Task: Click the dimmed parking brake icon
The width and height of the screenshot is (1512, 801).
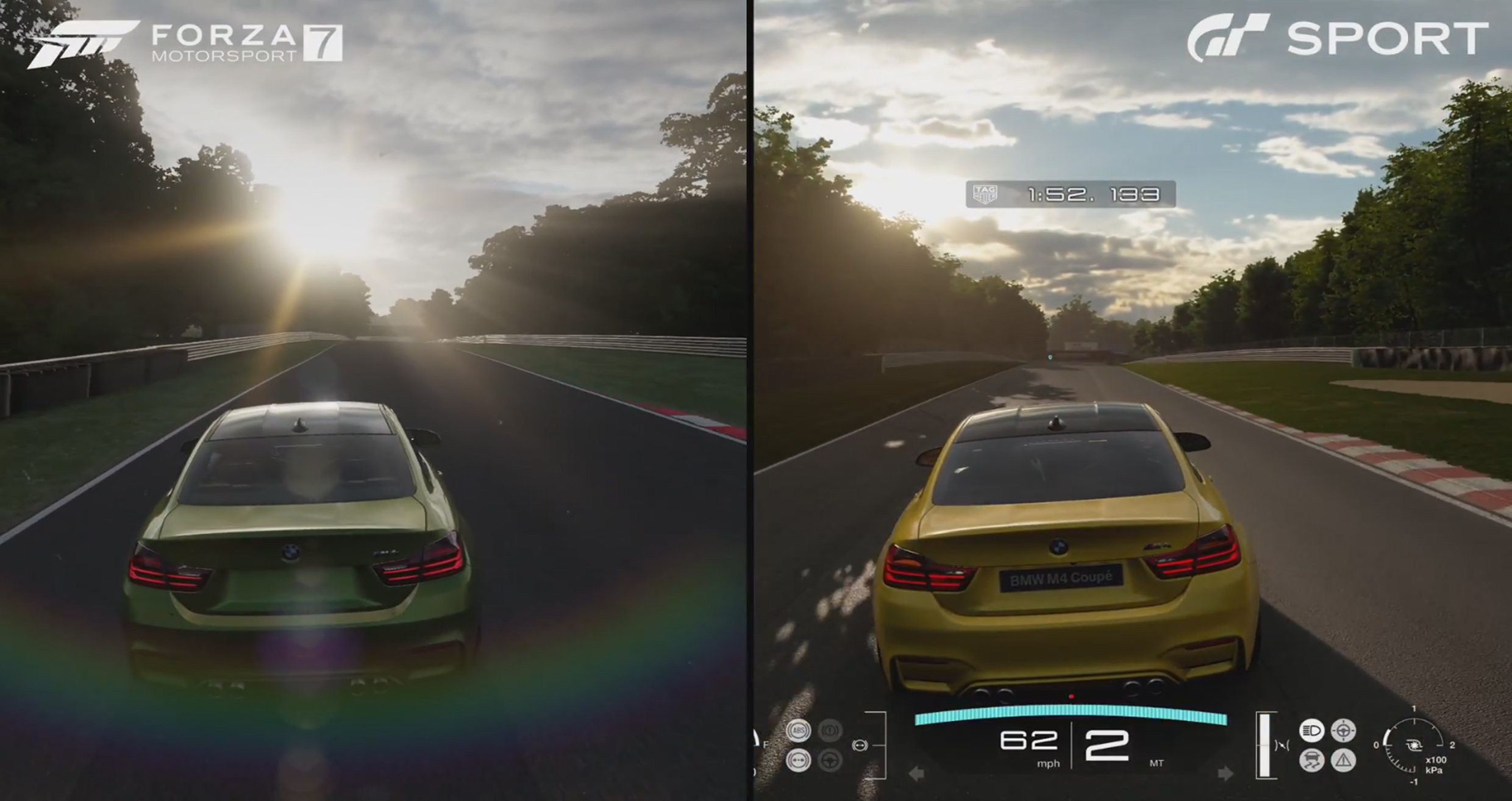Action: click(830, 730)
